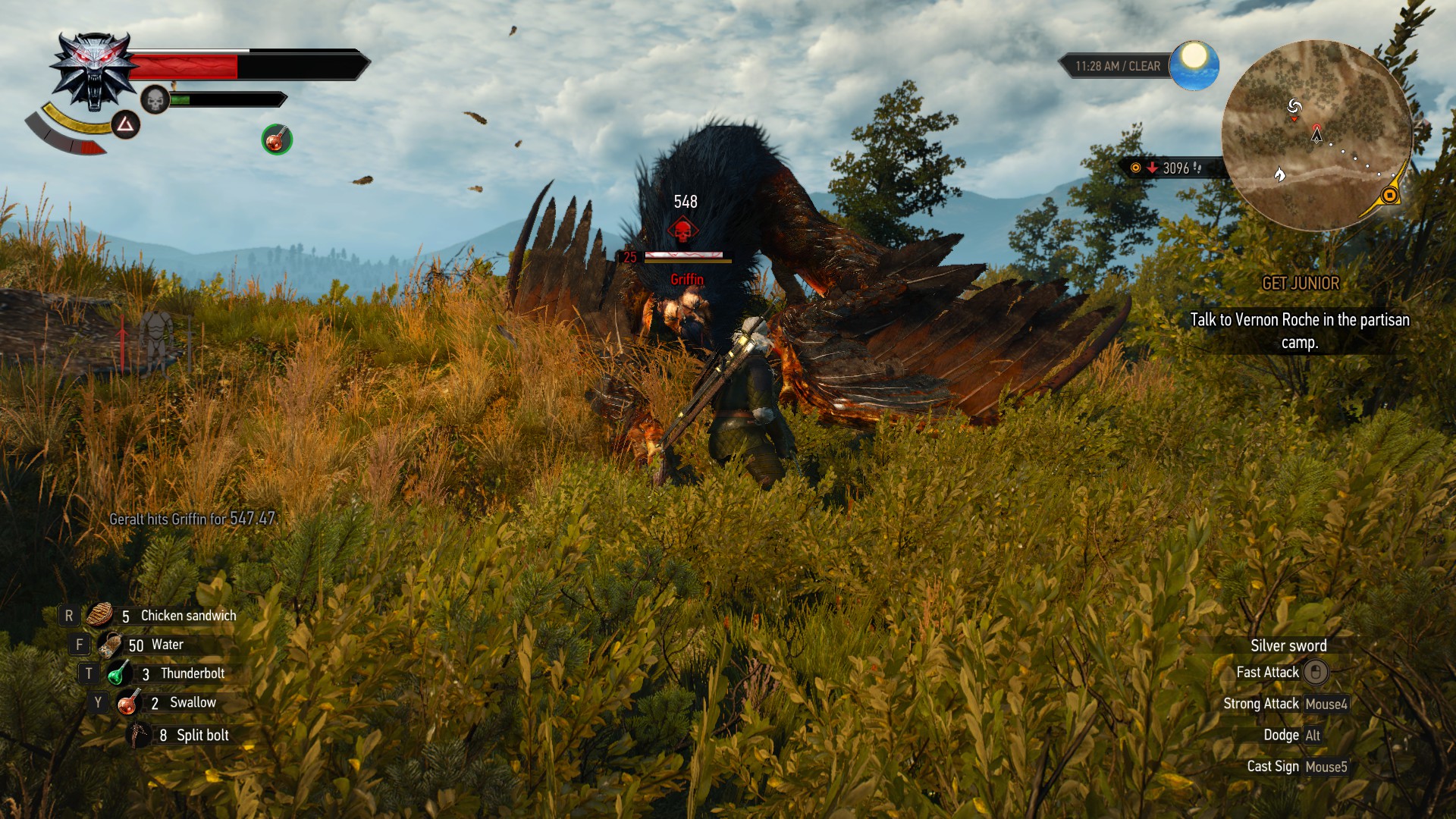Click the active Swallow buff icon
The height and width of the screenshot is (819, 1456).
(x=277, y=140)
